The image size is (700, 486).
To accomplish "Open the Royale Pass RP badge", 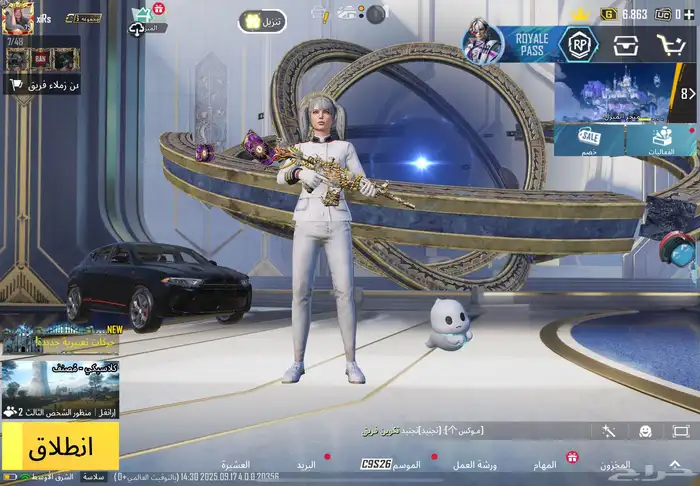I will click(x=578, y=44).
